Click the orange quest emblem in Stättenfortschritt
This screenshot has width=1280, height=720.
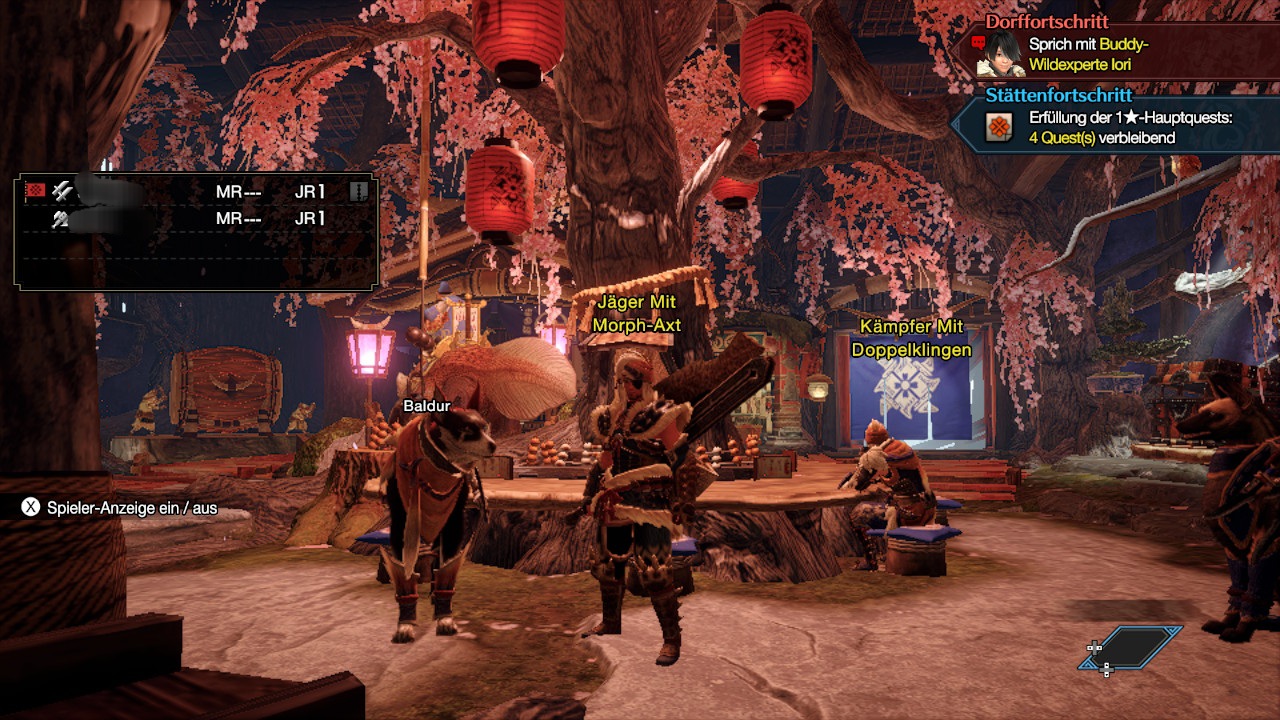(x=998, y=127)
